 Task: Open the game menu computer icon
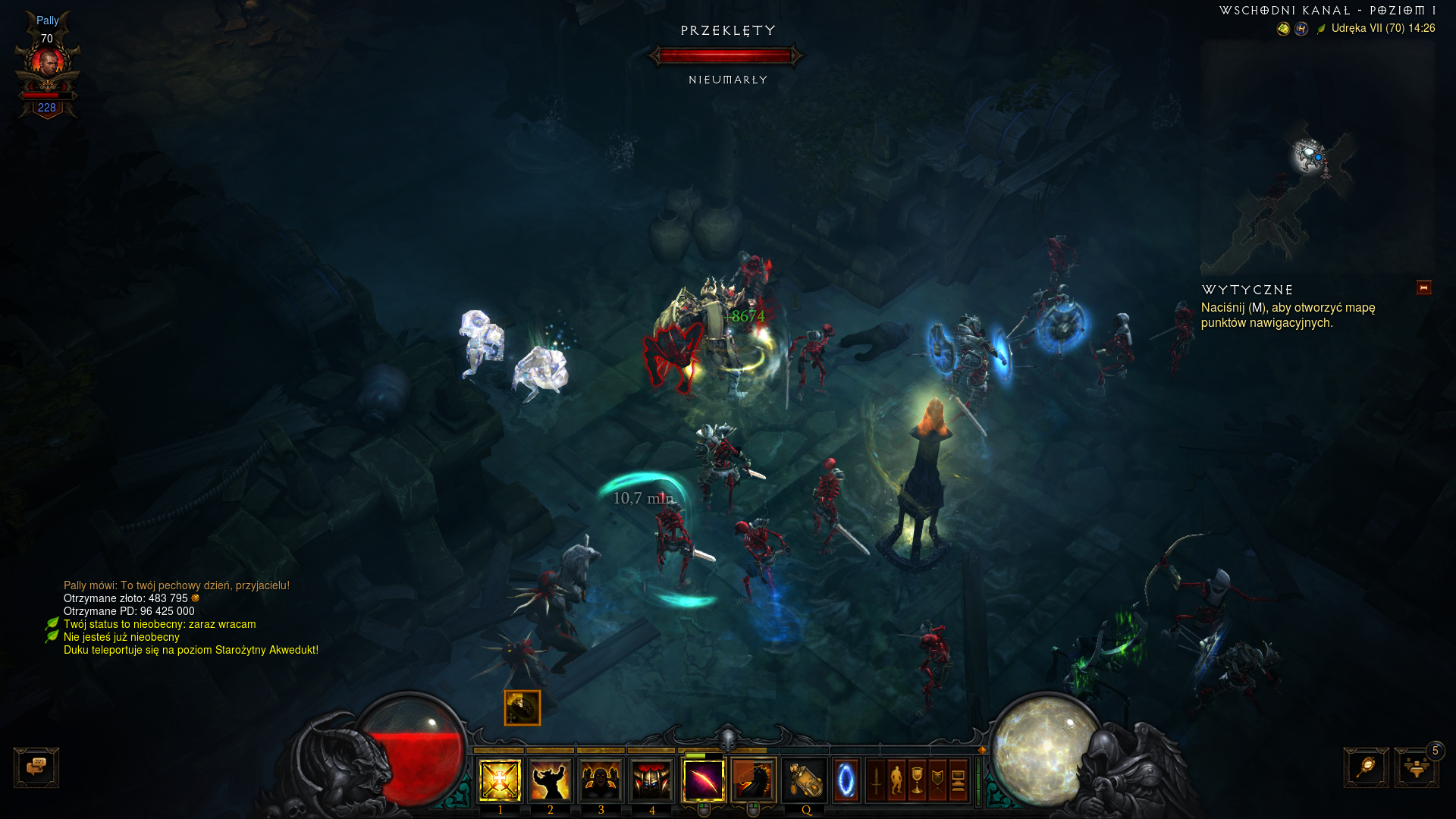coord(958,780)
